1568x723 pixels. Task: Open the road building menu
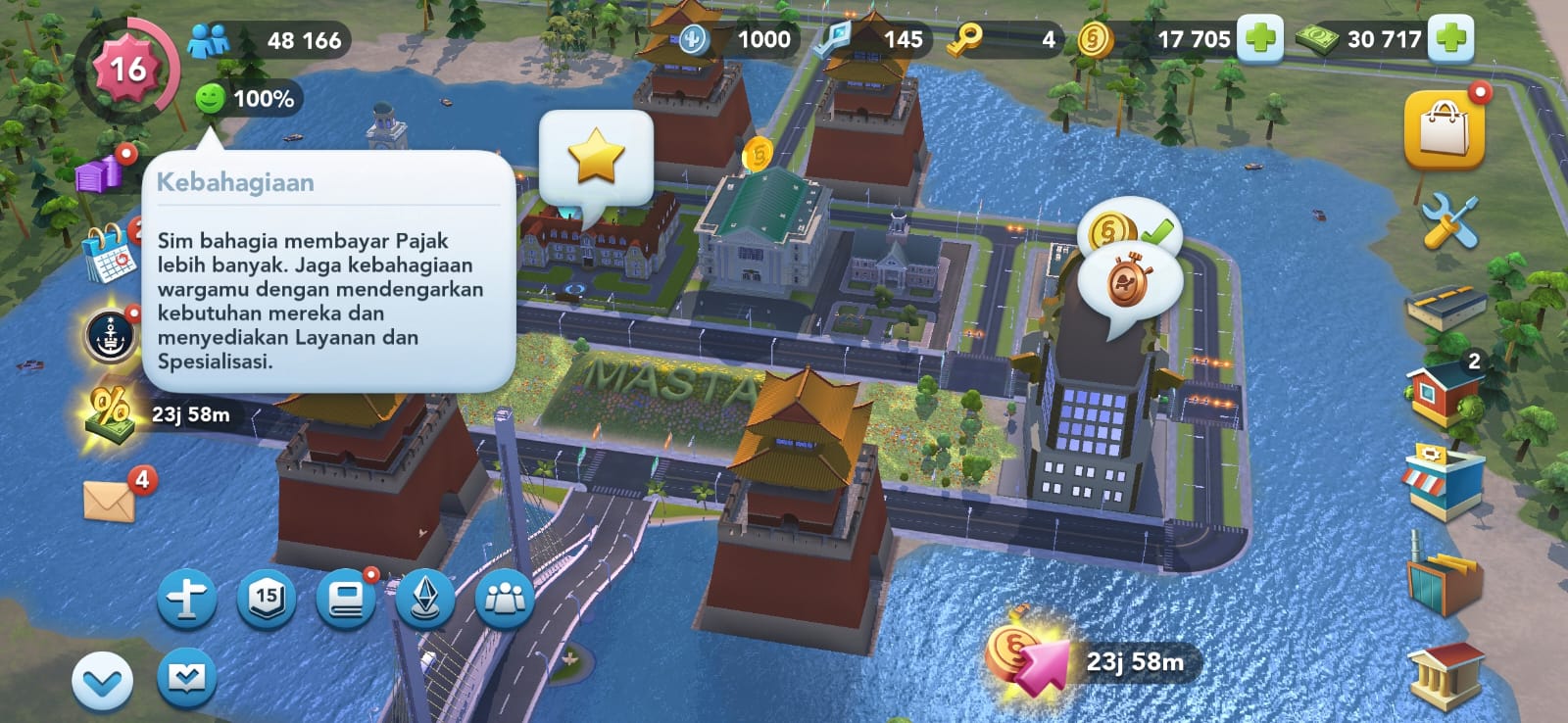(x=1445, y=309)
